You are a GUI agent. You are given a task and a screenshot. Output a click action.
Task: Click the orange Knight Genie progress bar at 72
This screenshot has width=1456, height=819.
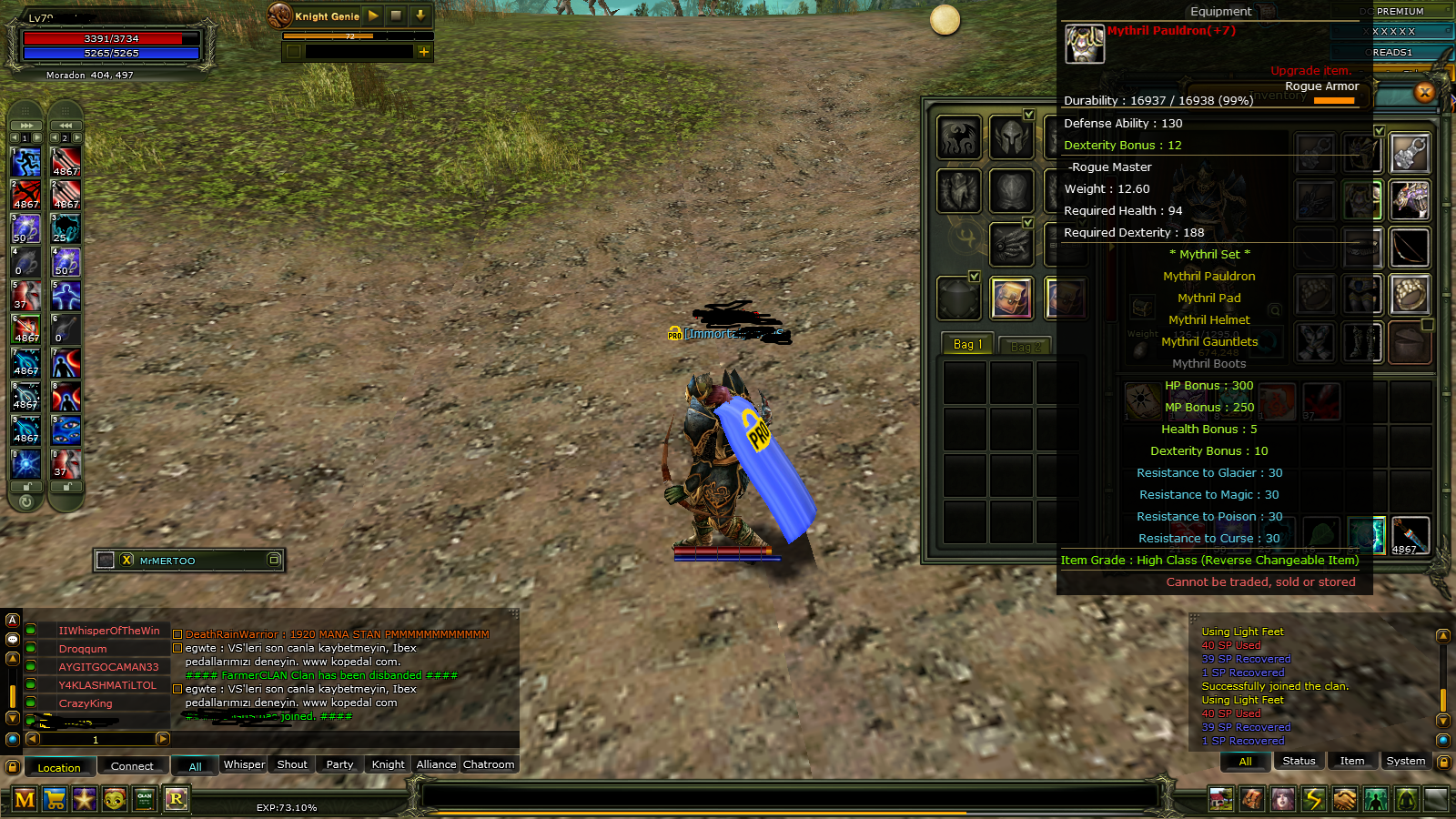349,35
